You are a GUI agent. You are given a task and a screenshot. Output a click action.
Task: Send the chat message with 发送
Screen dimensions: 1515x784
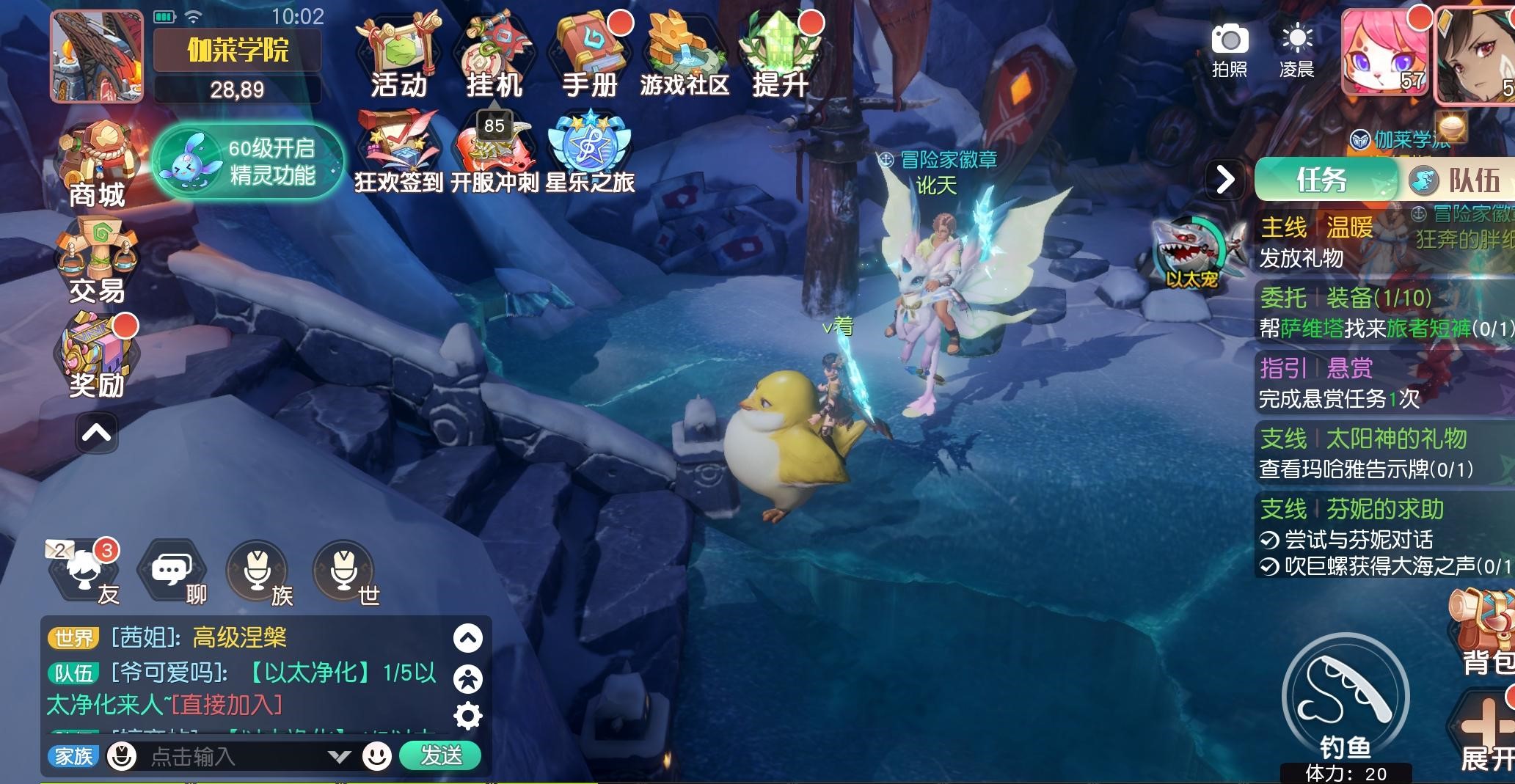tap(440, 755)
